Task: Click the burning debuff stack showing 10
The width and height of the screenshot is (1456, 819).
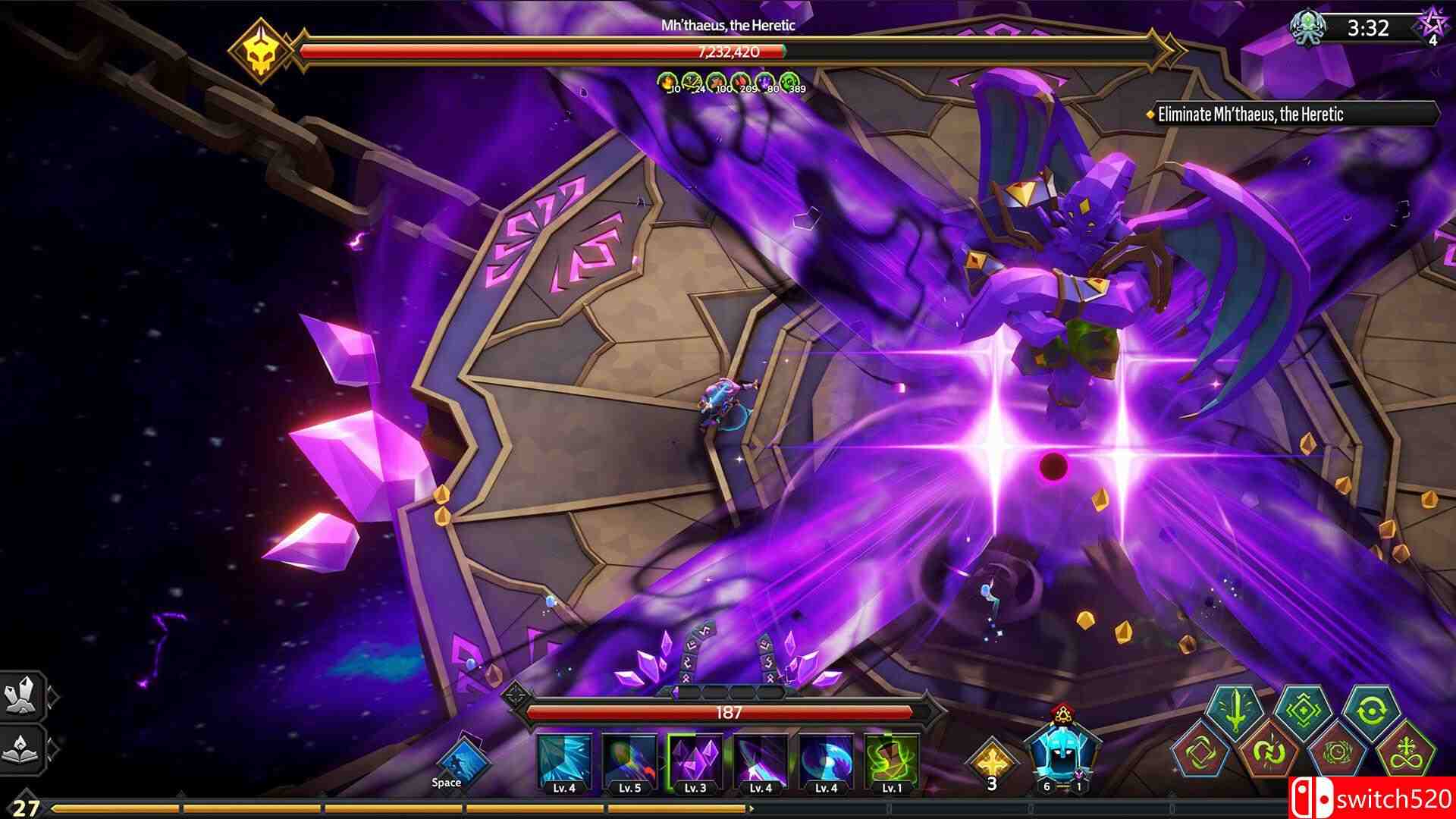Action: (x=667, y=82)
